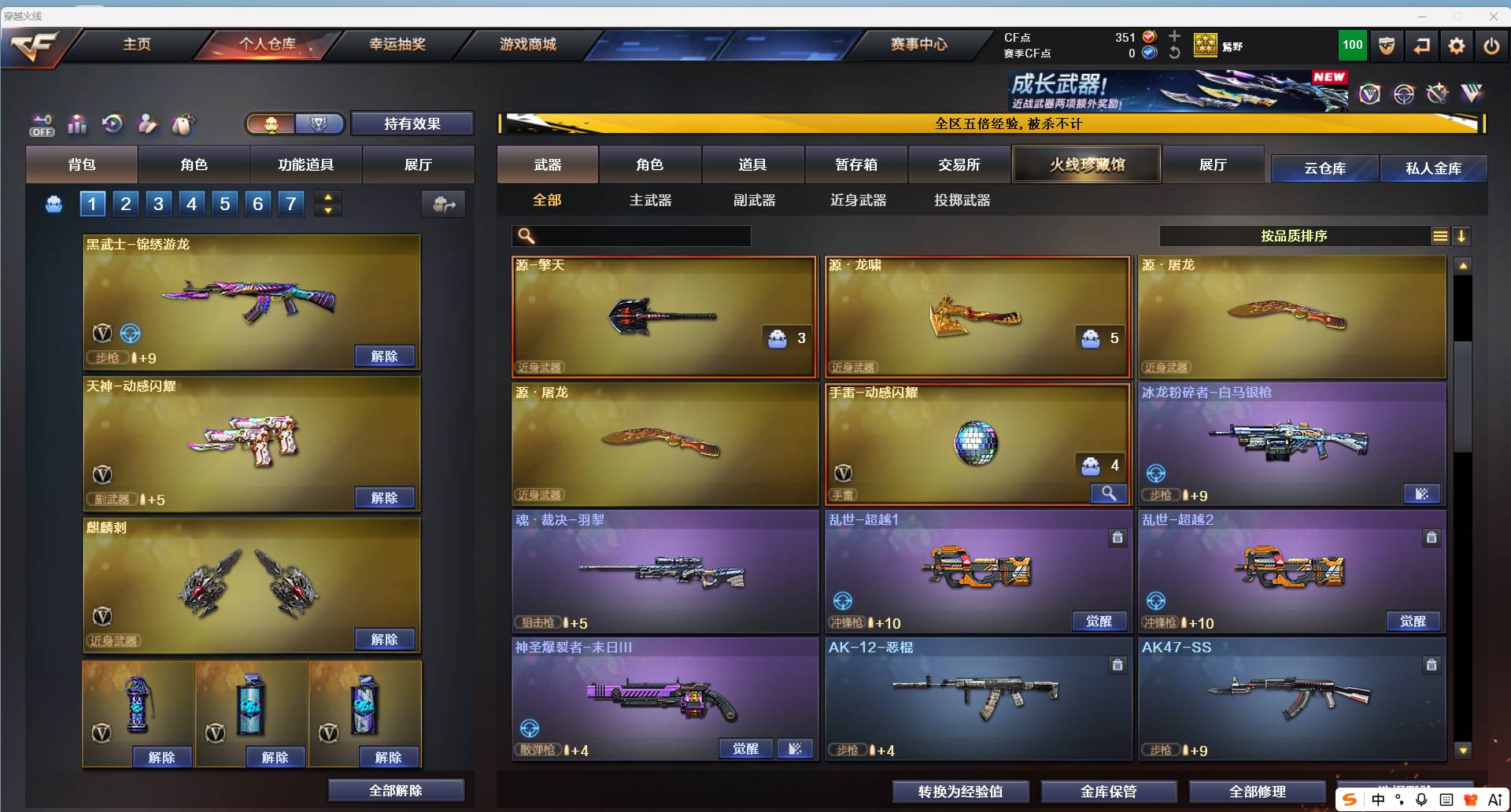Click the circular restore icon on left toolbar
The image size is (1511, 812).
click(x=112, y=124)
